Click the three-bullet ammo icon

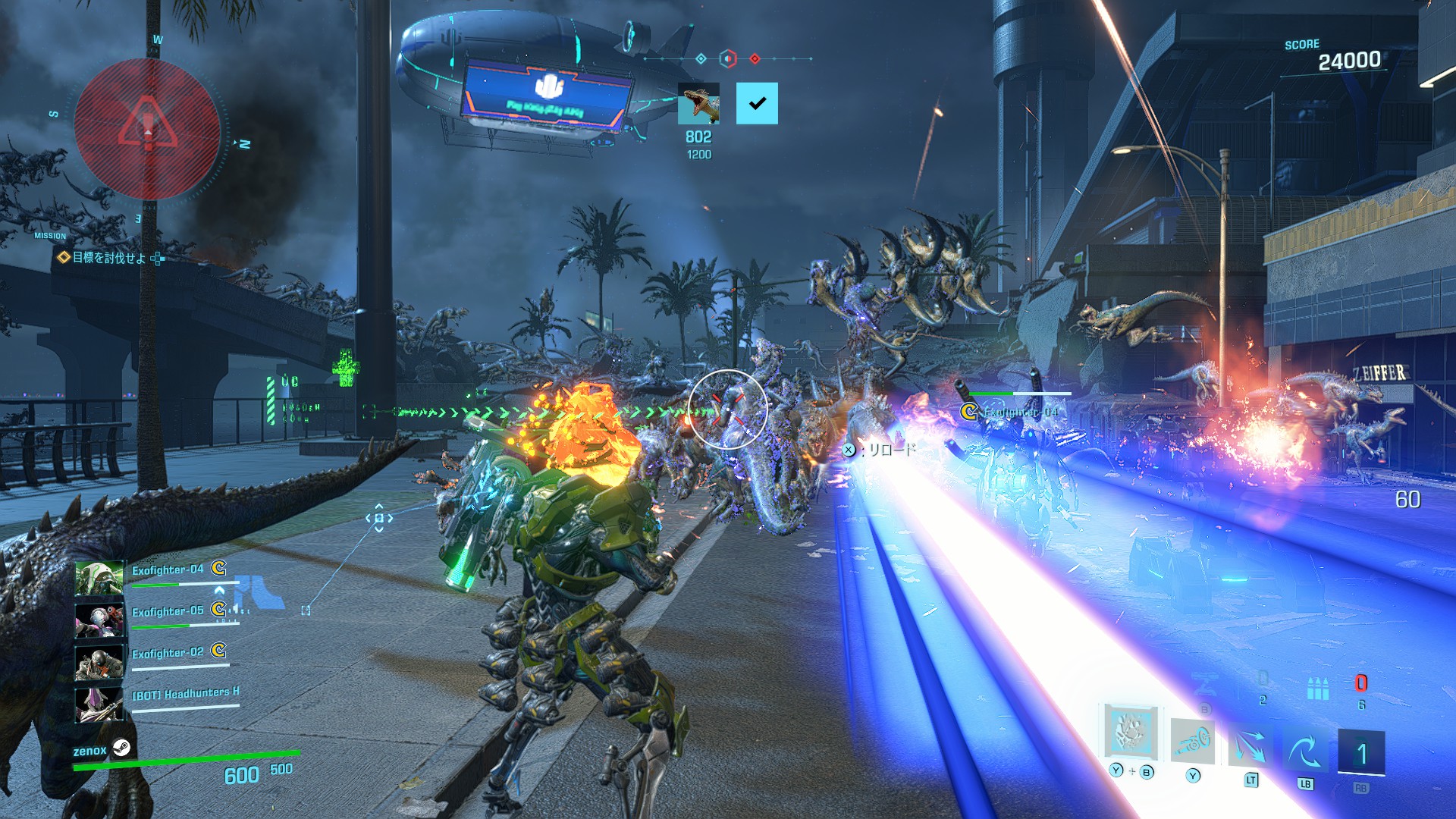click(x=1318, y=689)
